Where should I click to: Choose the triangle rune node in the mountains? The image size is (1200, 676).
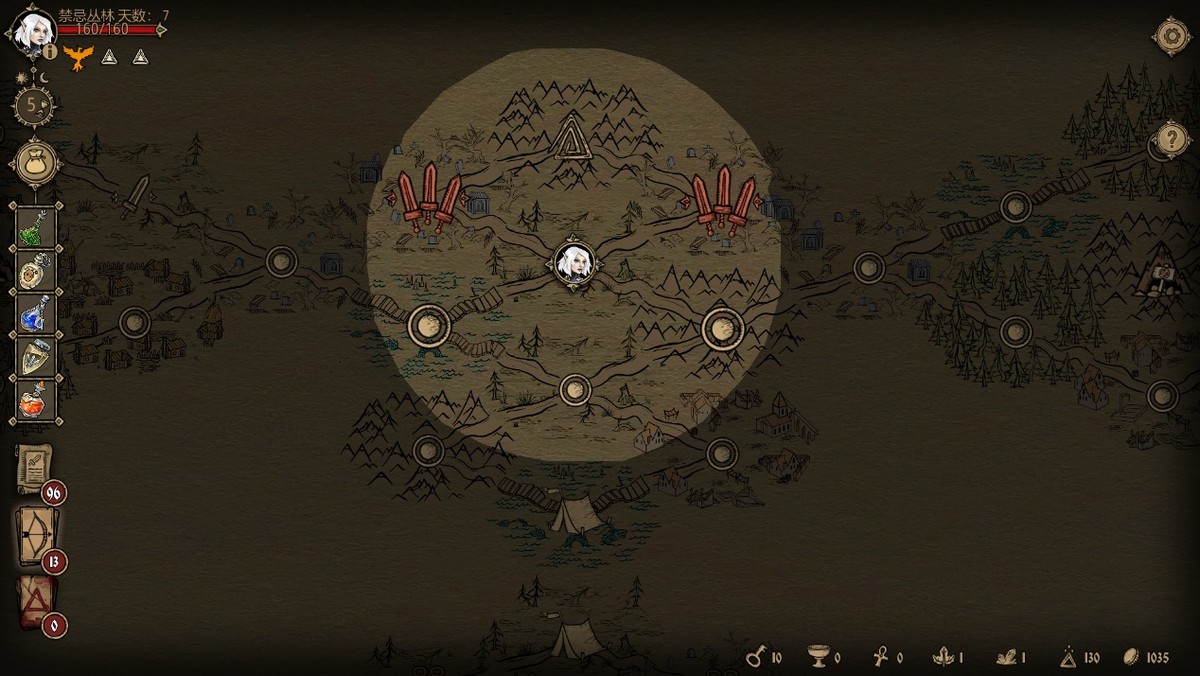point(571,137)
